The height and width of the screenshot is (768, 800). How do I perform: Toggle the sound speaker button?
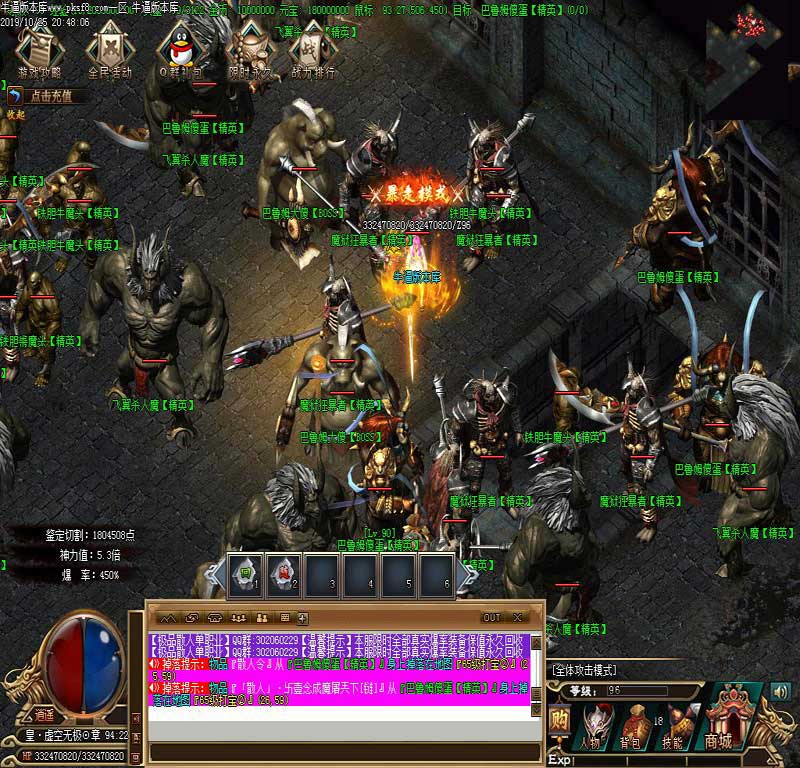click(780, 690)
